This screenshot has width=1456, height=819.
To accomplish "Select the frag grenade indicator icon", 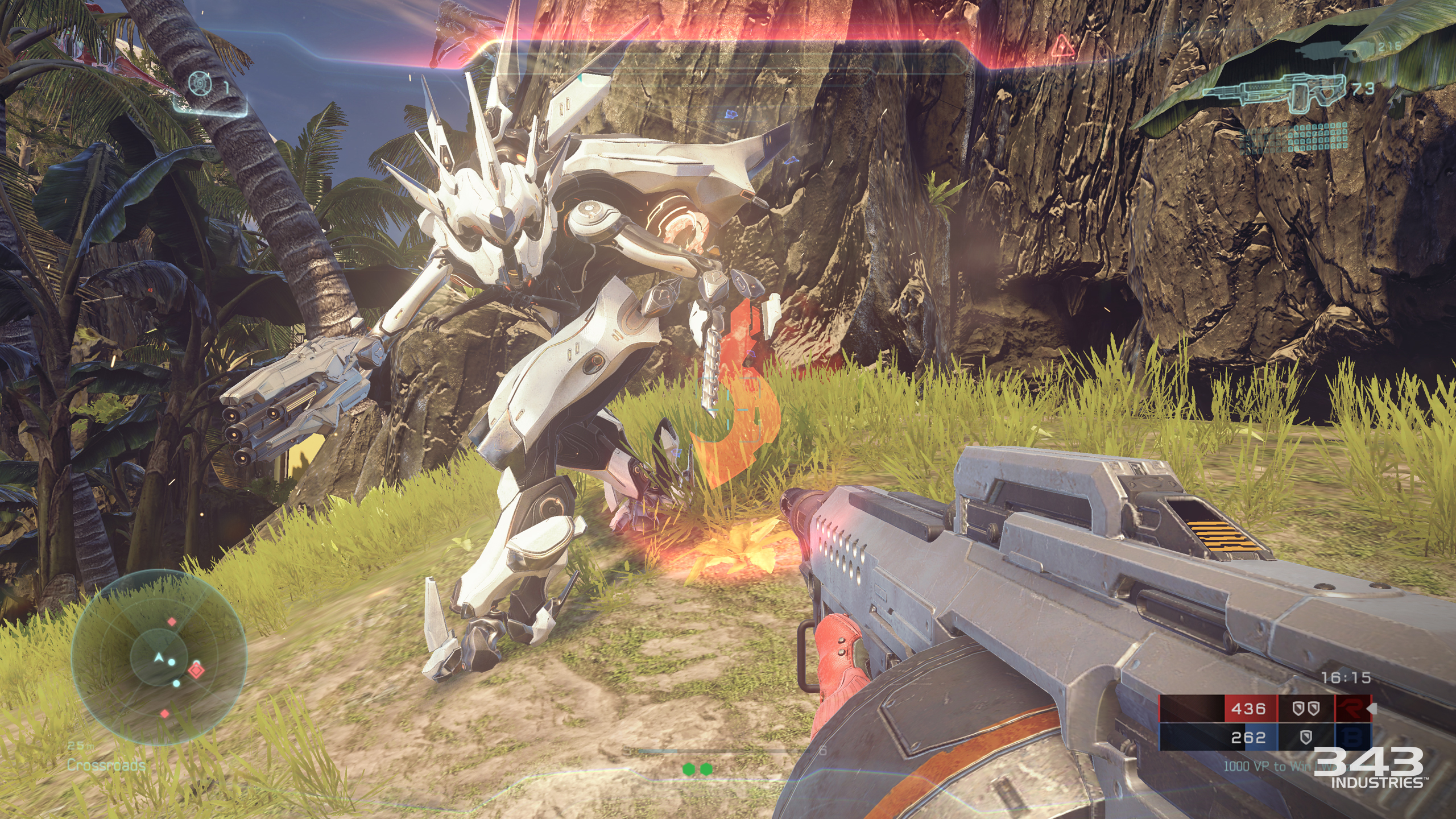I will pyautogui.click(x=200, y=84).
